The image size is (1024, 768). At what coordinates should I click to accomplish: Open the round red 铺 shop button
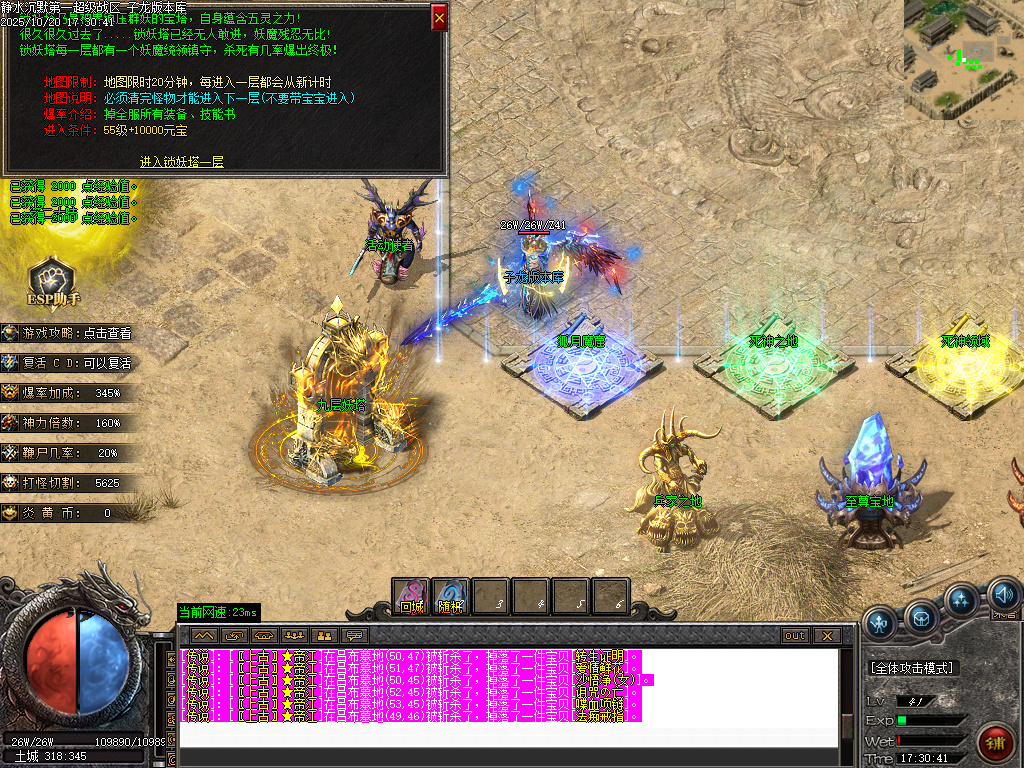point(995,743)
